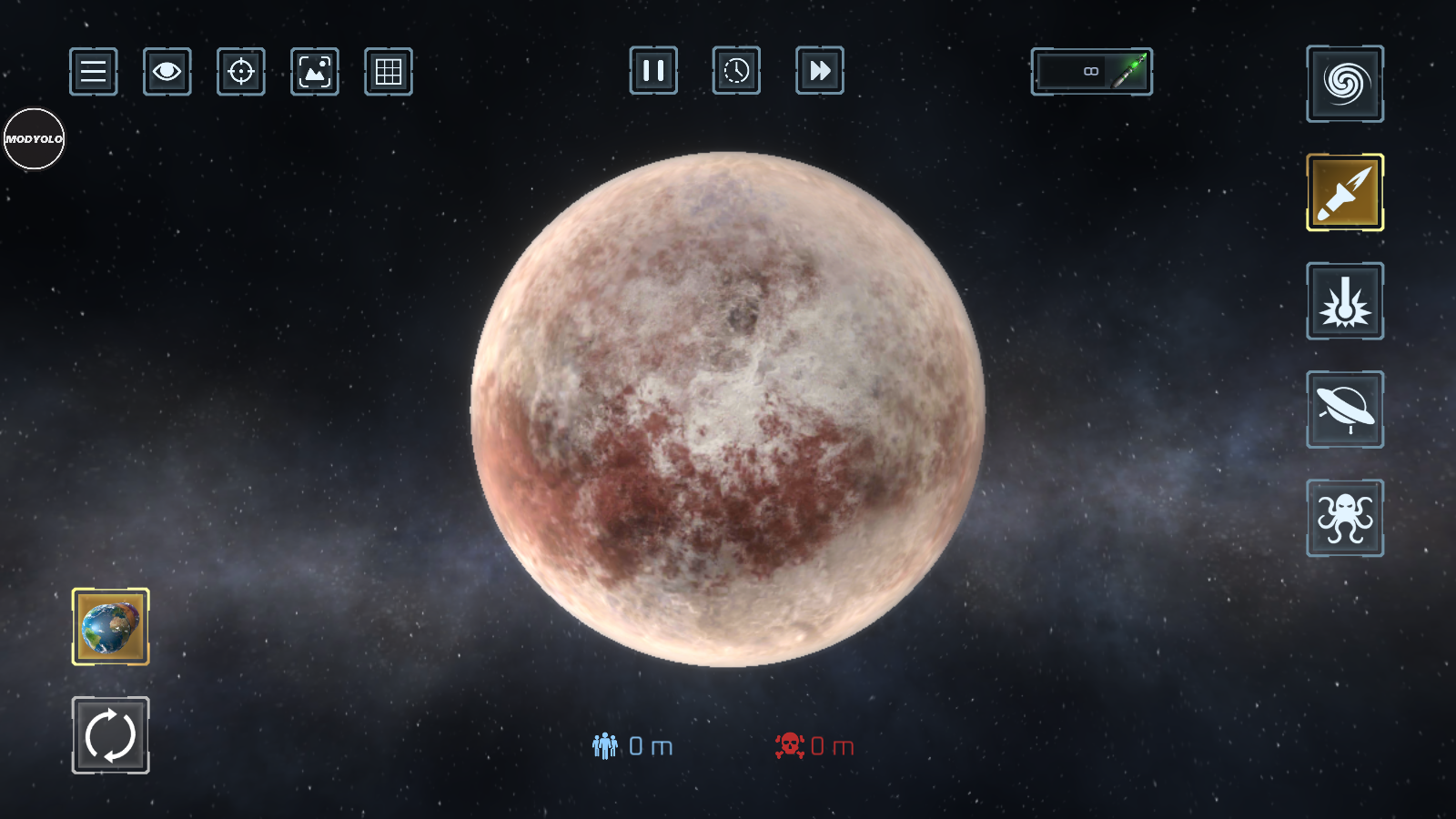Activate the crosshair target button

(241, 71)
